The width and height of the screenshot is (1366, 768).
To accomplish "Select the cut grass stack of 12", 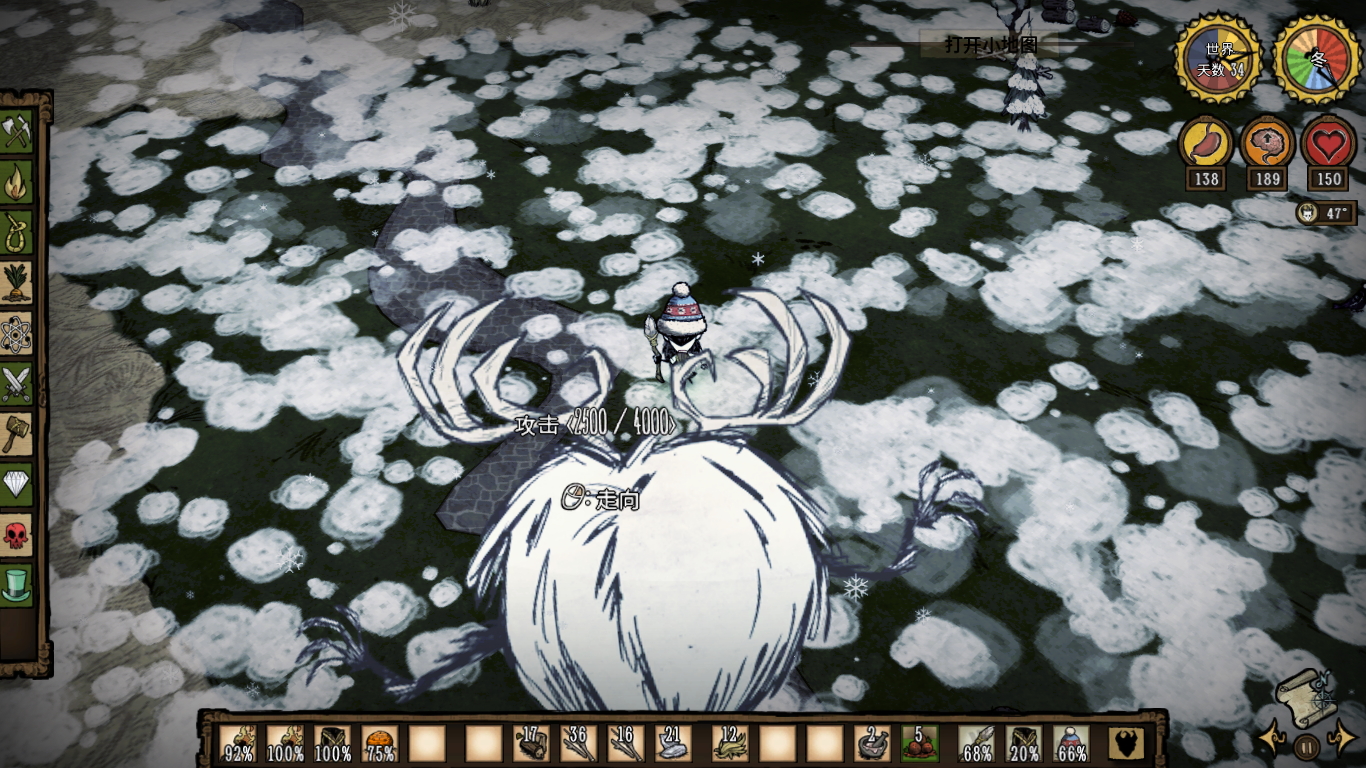I will (729, 743).
